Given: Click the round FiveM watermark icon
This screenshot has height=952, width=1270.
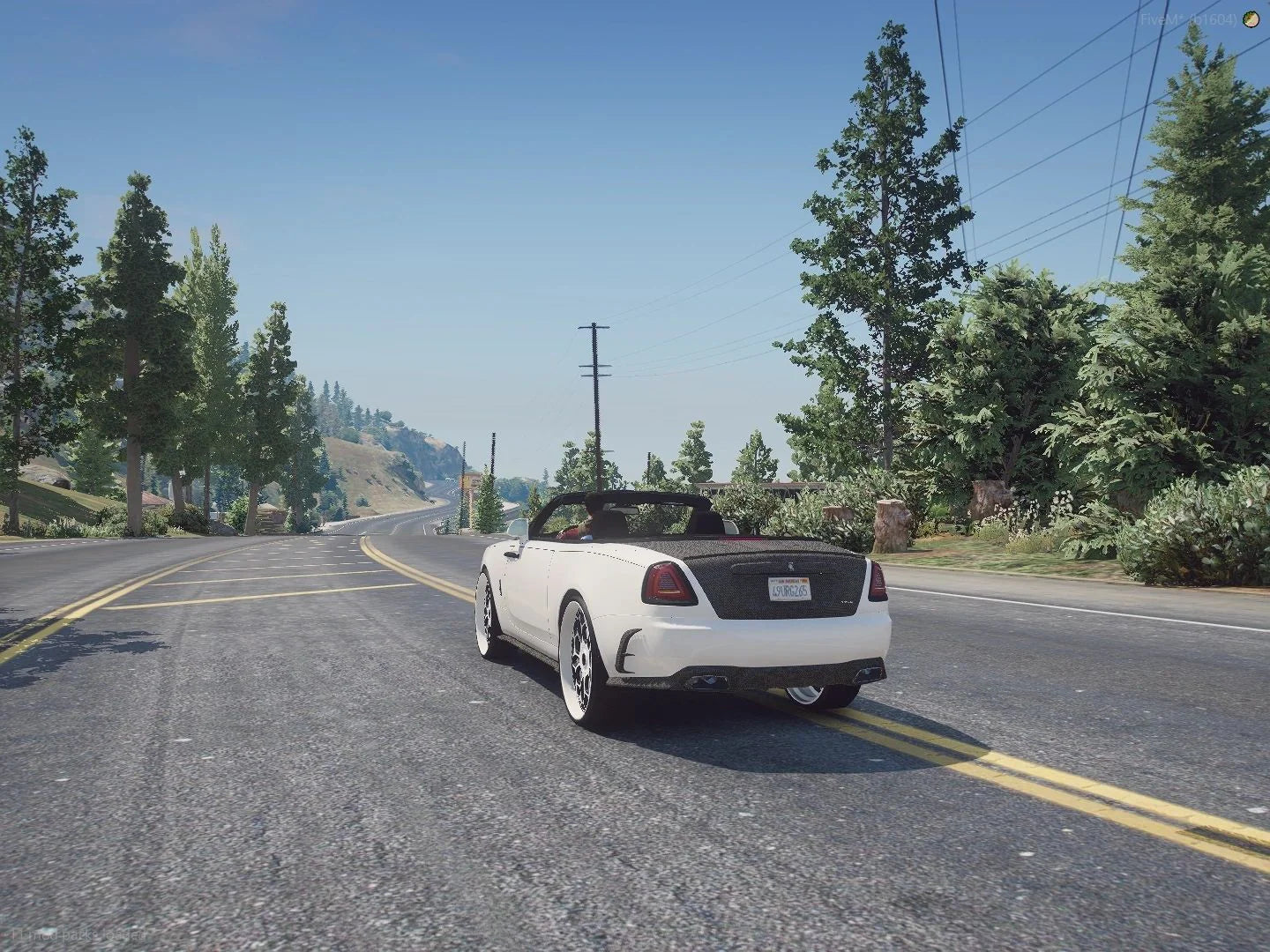Looking at the screenshot, I should click(1251, 19).
